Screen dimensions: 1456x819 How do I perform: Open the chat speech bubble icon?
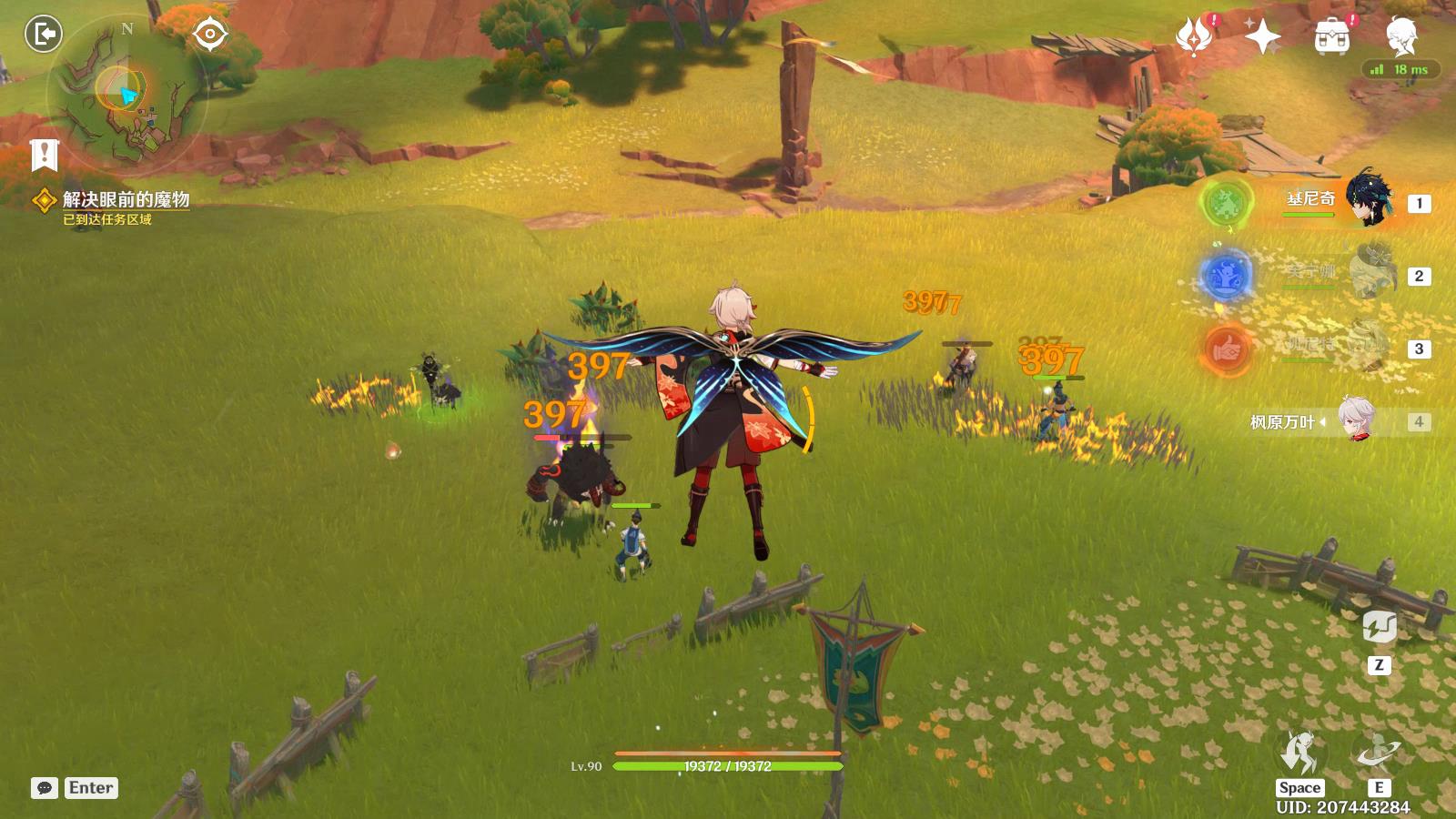[x=45, y=788]
